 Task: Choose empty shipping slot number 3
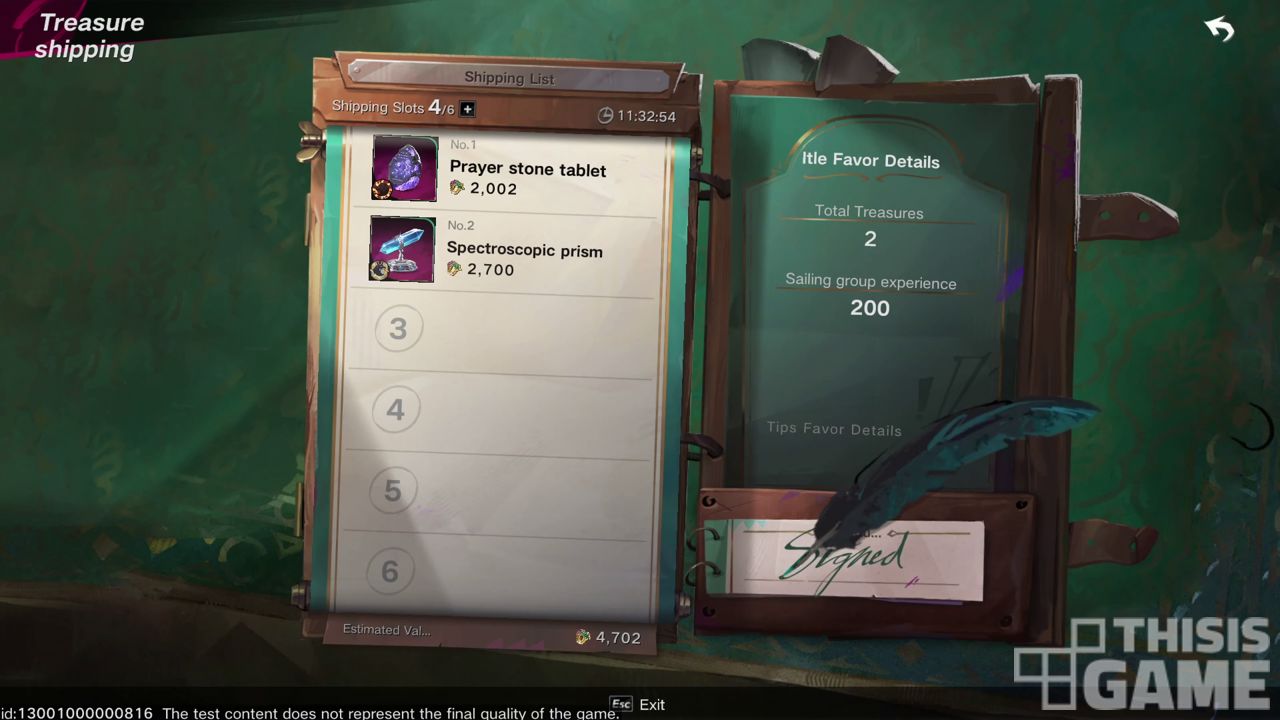398,329
